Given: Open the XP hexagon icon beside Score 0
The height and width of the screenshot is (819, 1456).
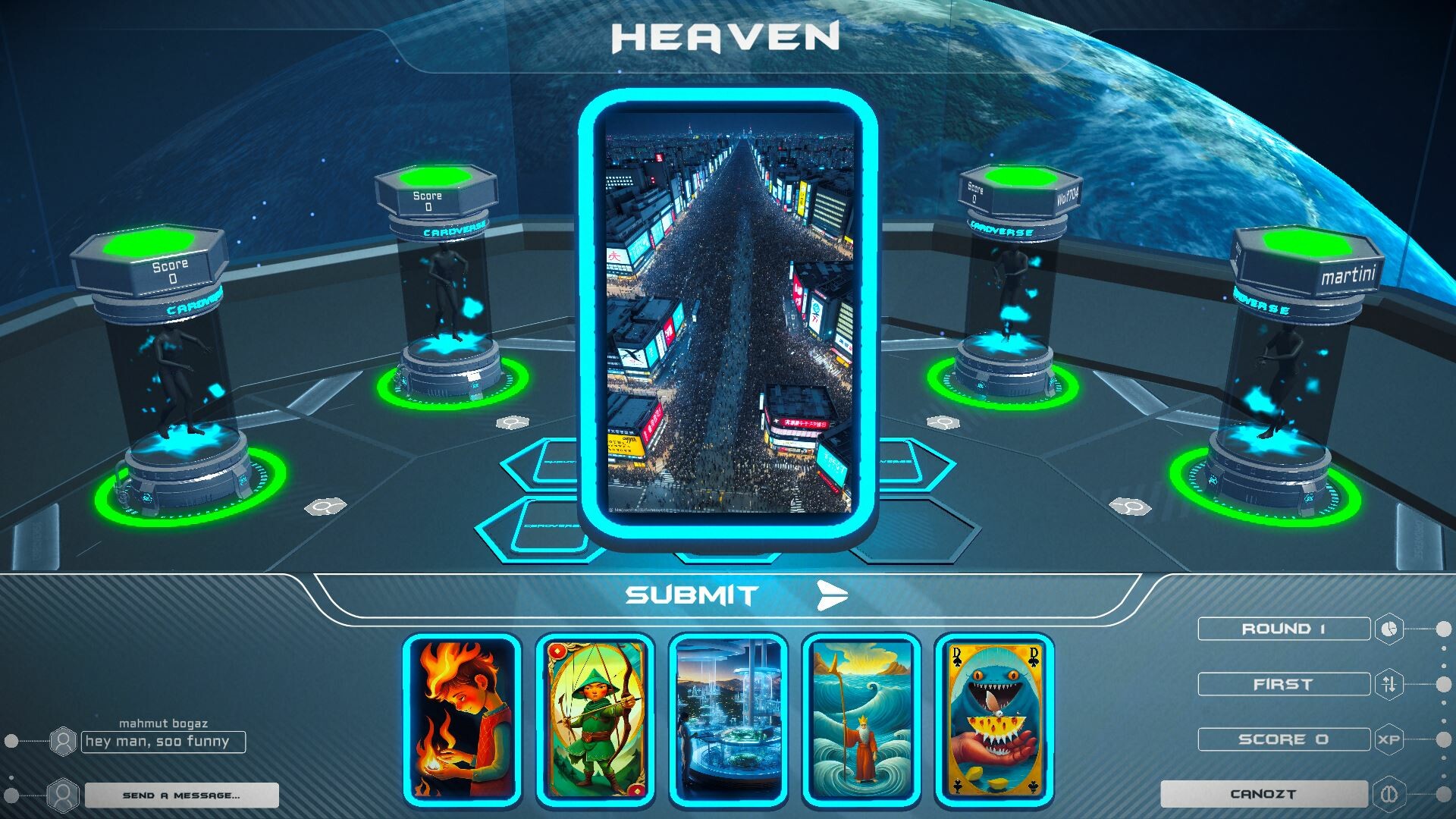Looking at the screenshot, I should coord(1390,739).
